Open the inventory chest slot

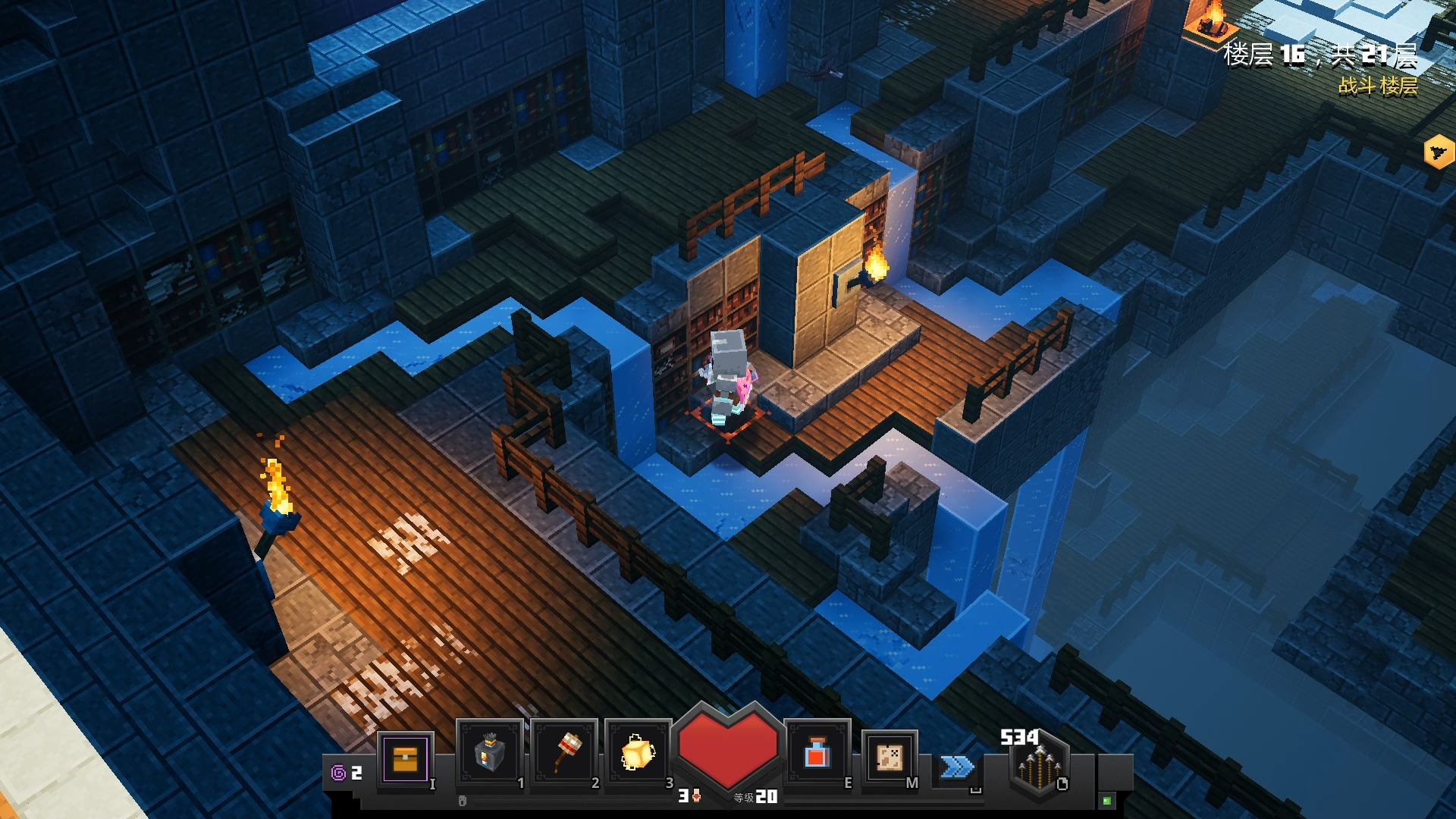pos(405,758)
